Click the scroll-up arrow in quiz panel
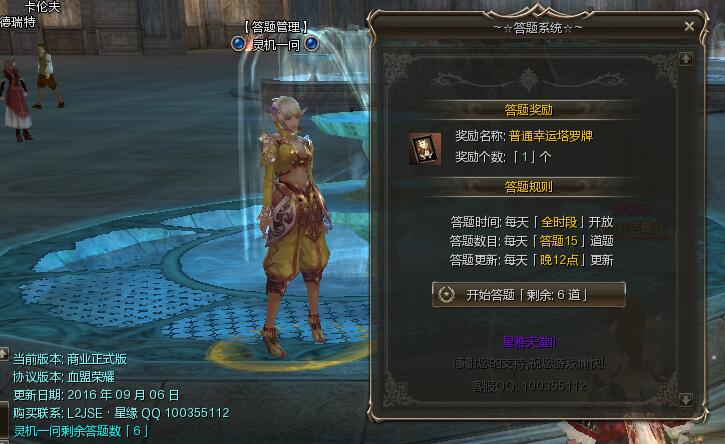 coord(685,59)
